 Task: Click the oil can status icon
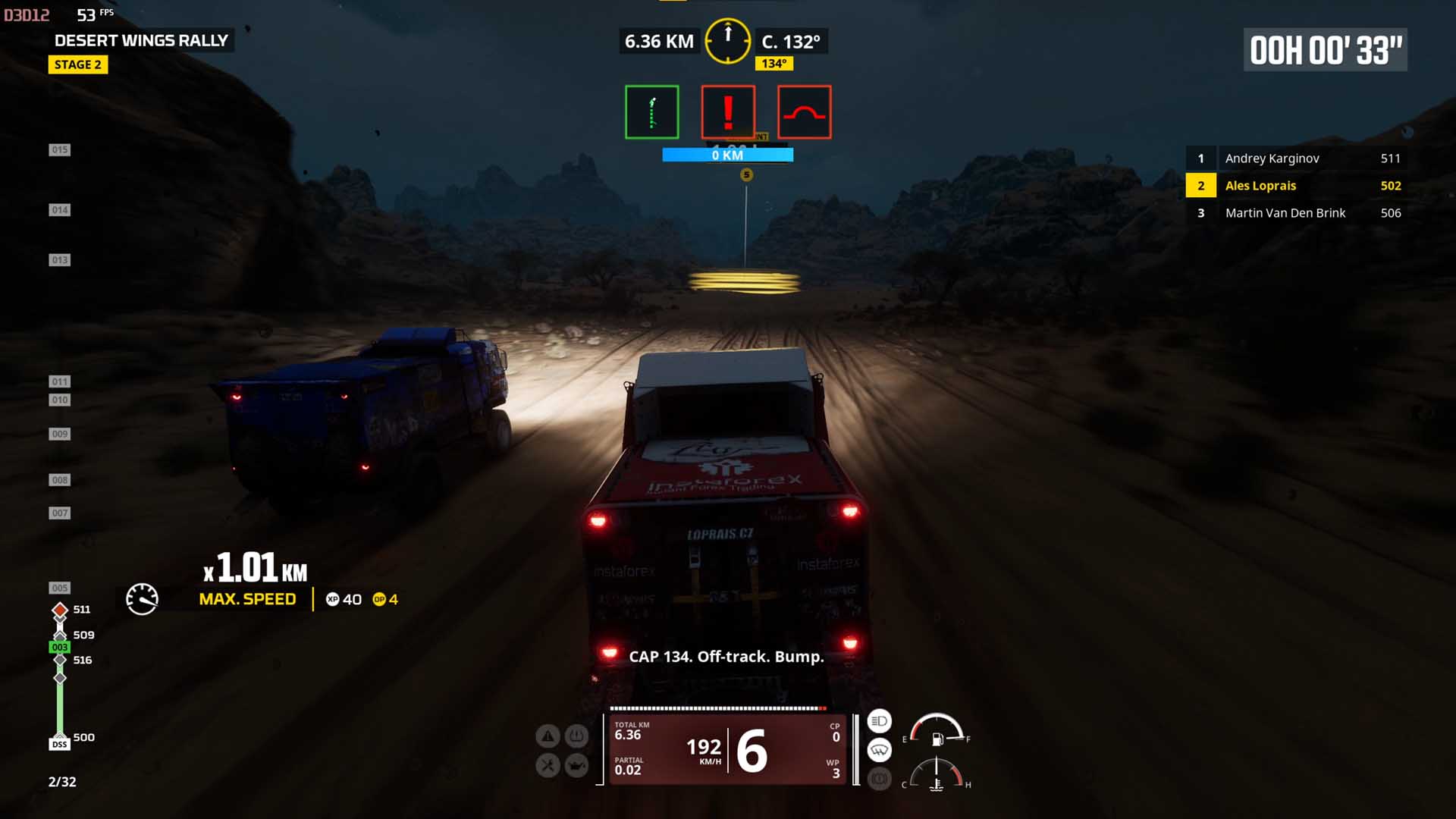pos(576,765)
